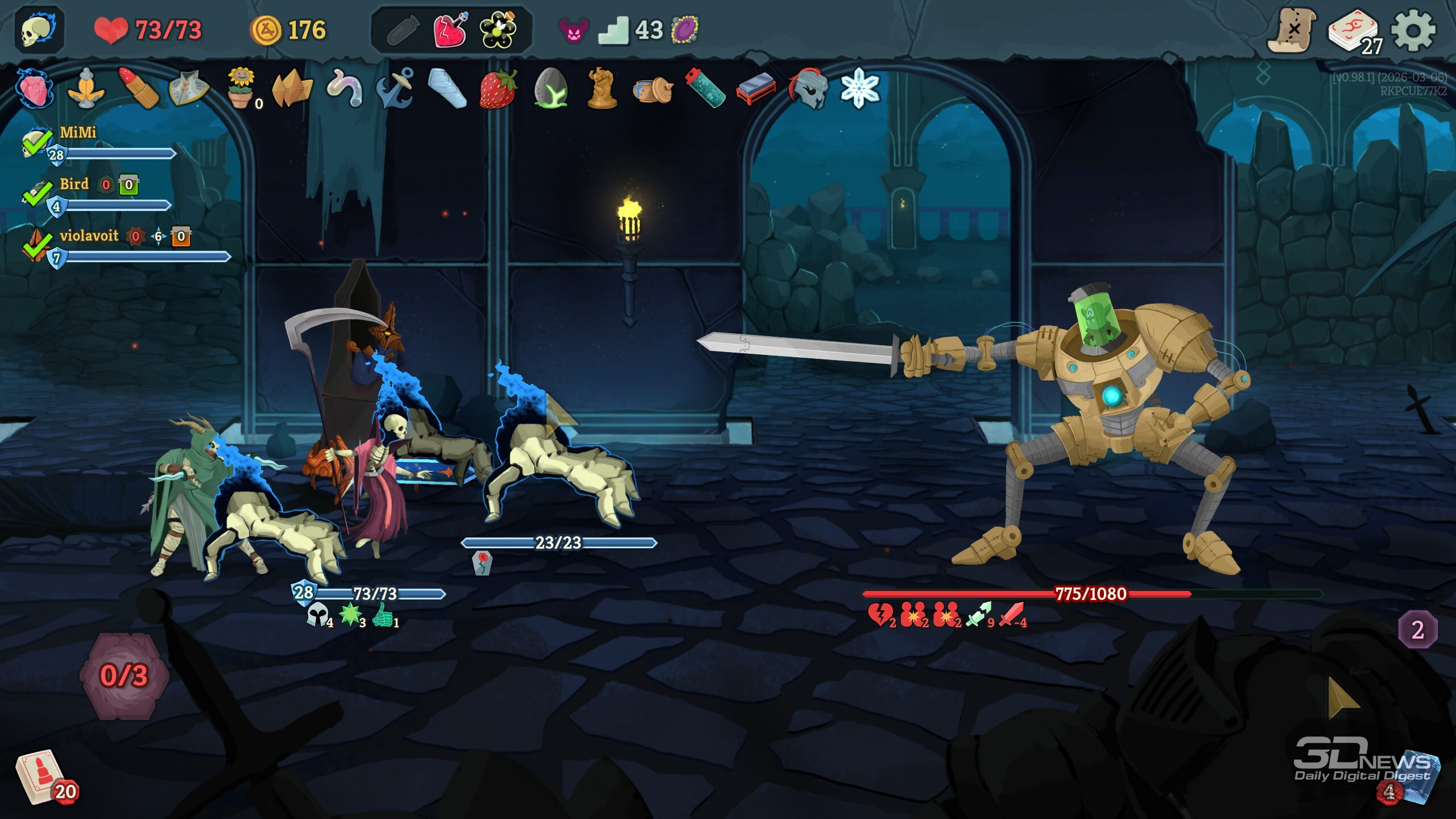Open the settings gear menu
Viewport: 1456px width, 819px height.
click(x=1413, y=30)
